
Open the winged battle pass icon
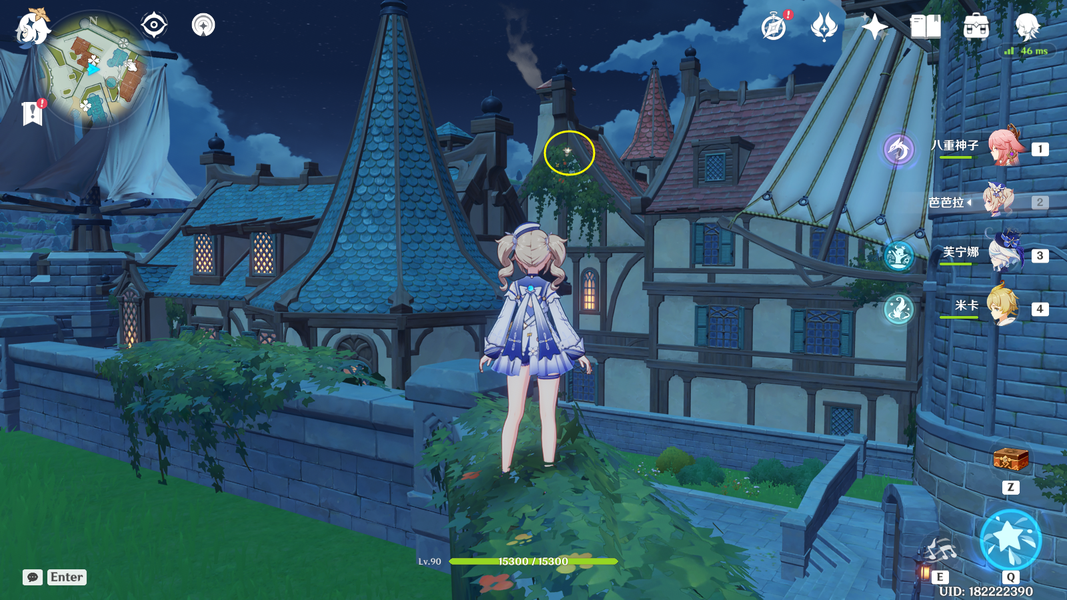824,27
